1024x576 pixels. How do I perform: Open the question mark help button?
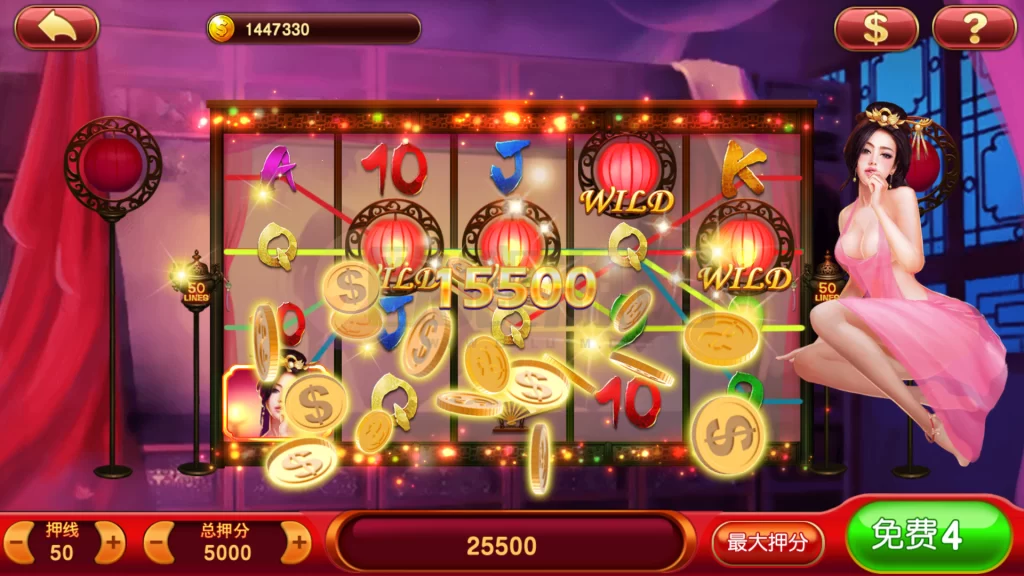click(973, 28)
